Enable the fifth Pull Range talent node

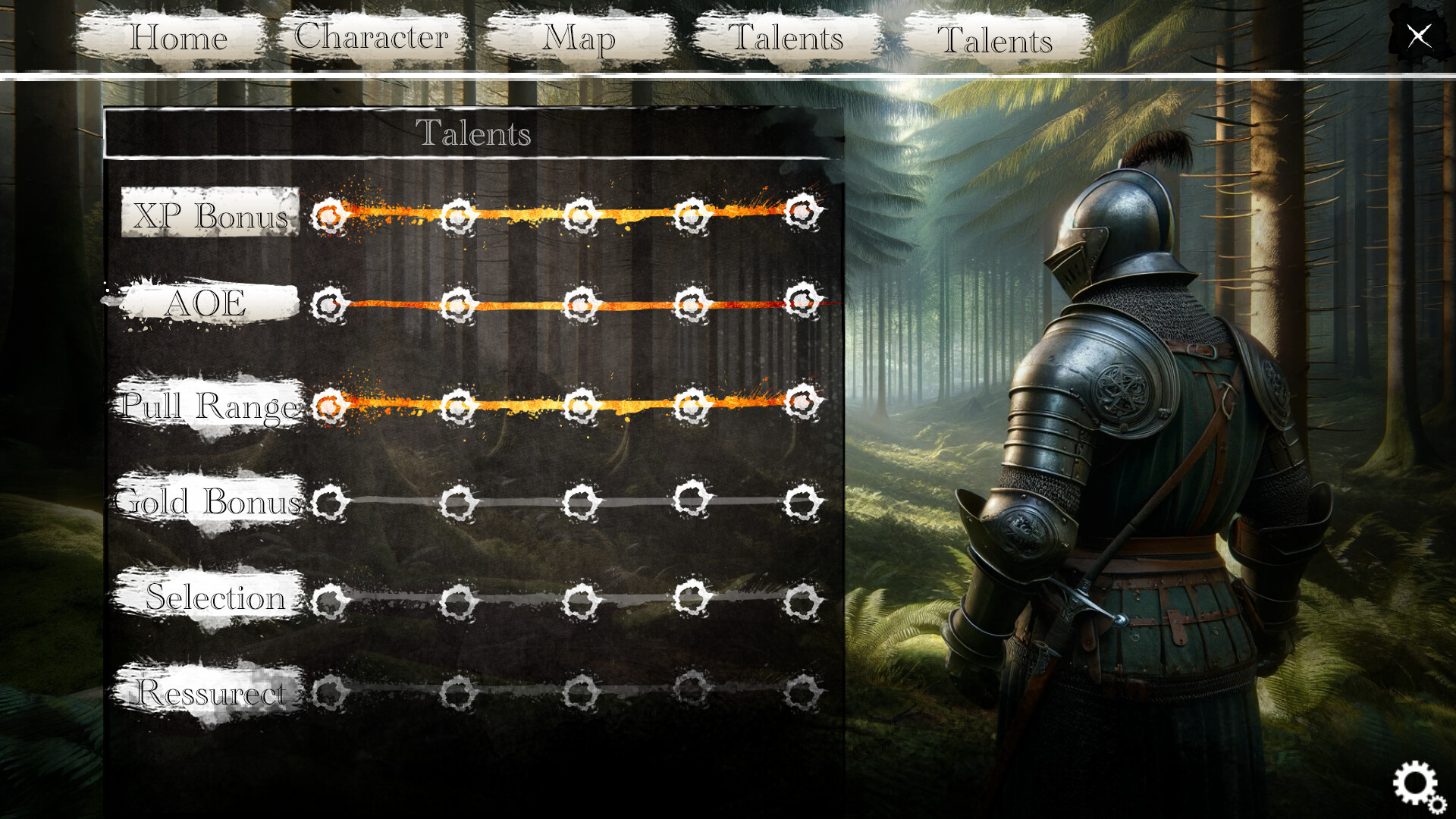click(801, 403)
